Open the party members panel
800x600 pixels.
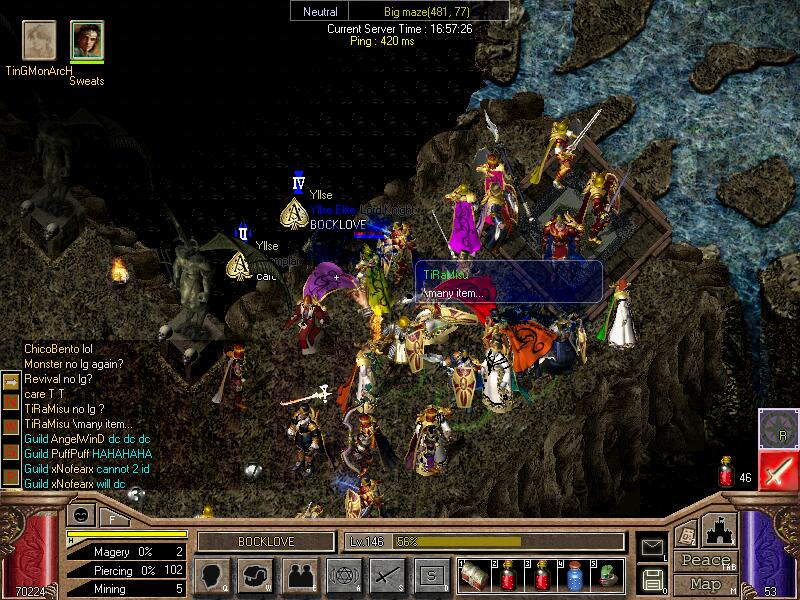(x=299, y=576)
